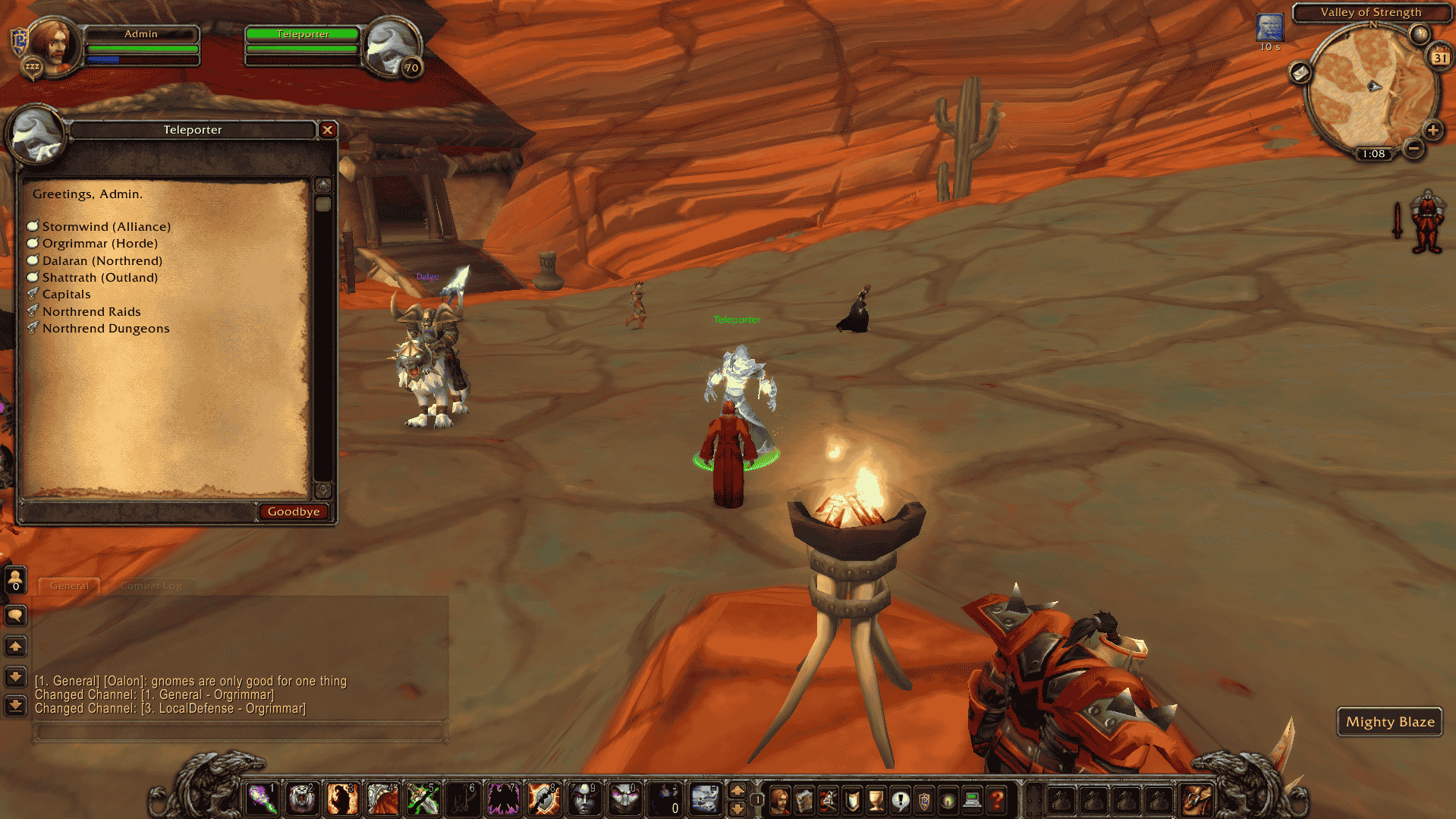Select the General chat tab

click(x=69, y=585)
